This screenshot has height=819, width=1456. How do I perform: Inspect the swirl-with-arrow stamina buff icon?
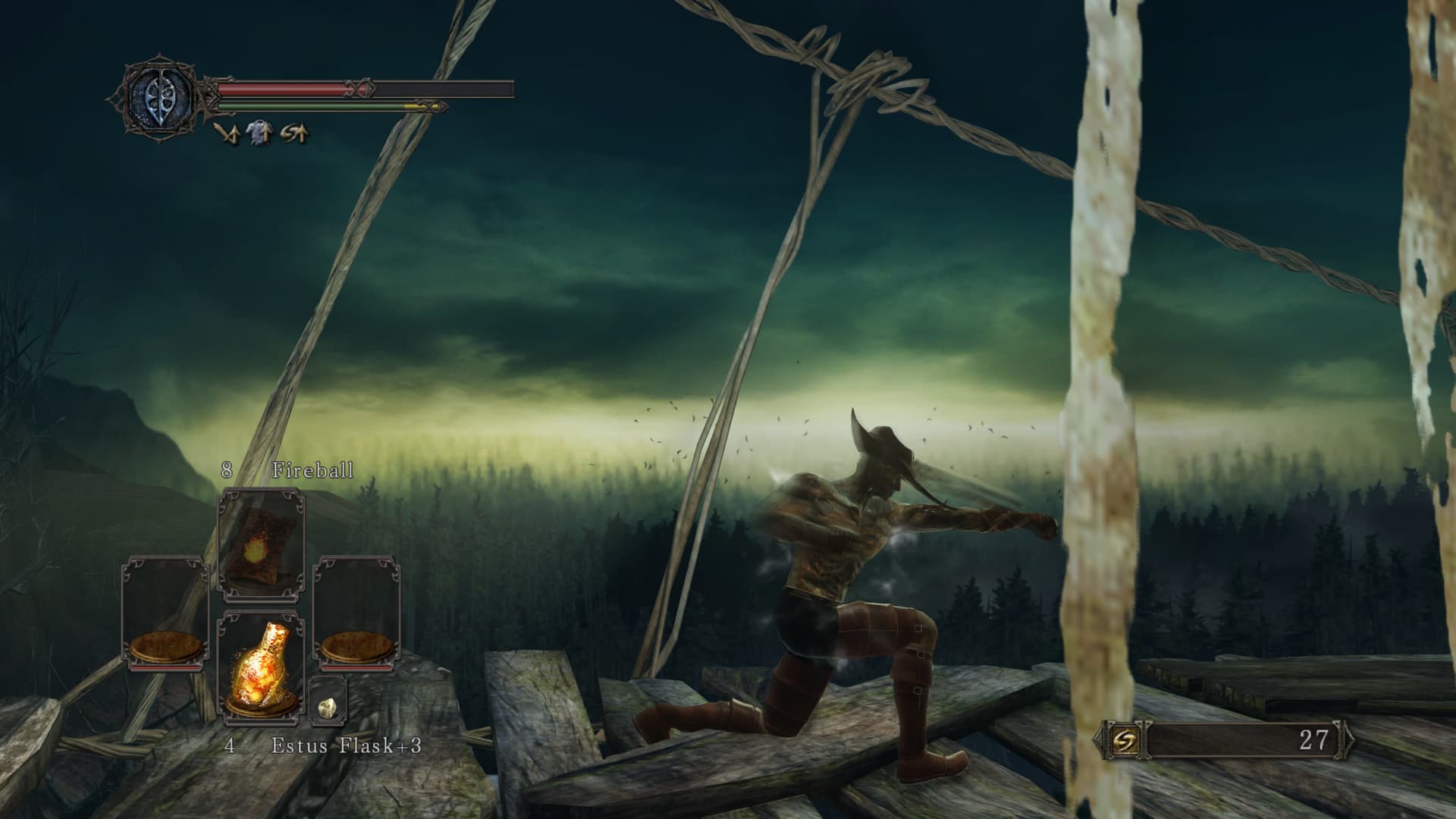point(295,133)
